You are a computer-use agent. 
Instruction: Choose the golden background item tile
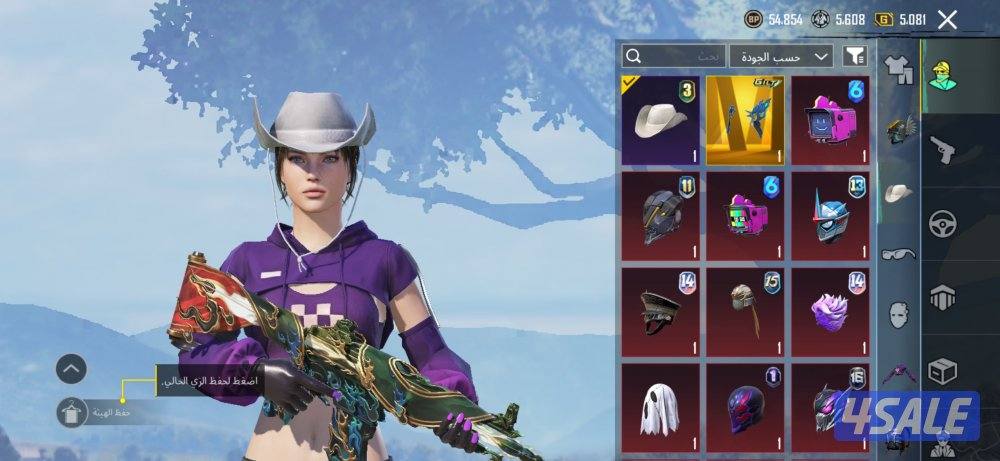coord(747,121)
